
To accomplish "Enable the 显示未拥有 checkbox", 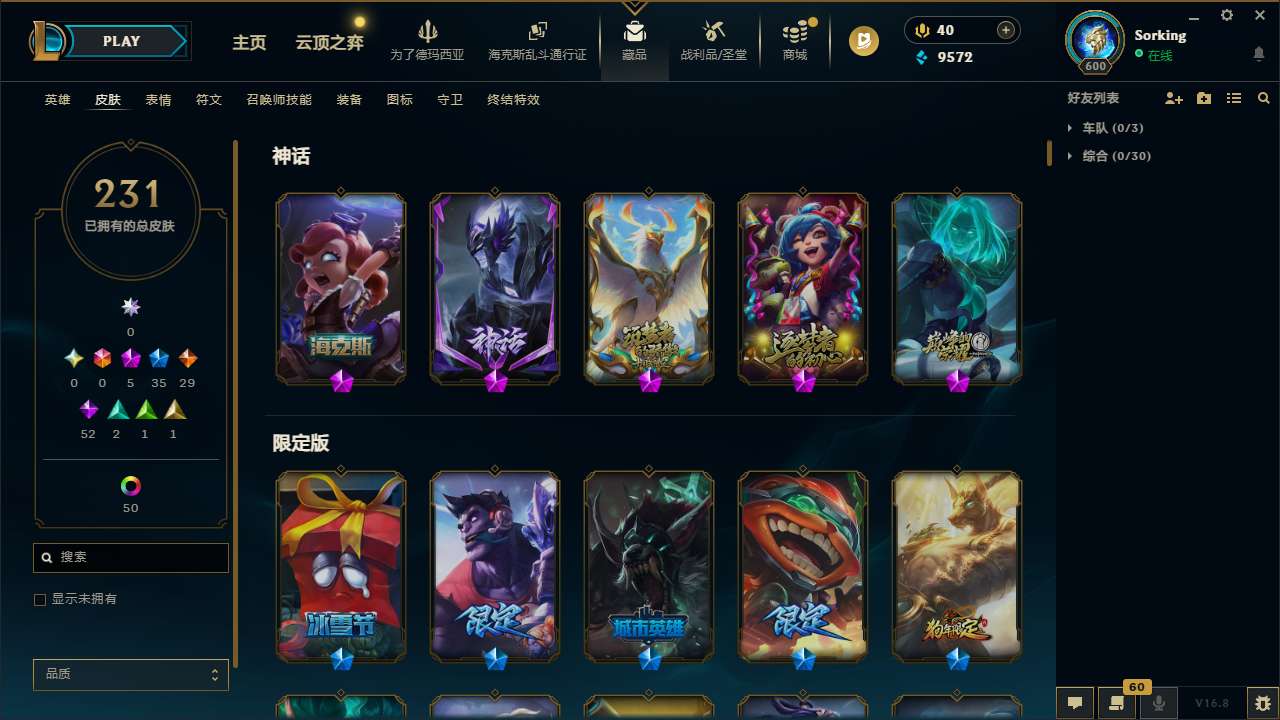I will coord(40,599).
